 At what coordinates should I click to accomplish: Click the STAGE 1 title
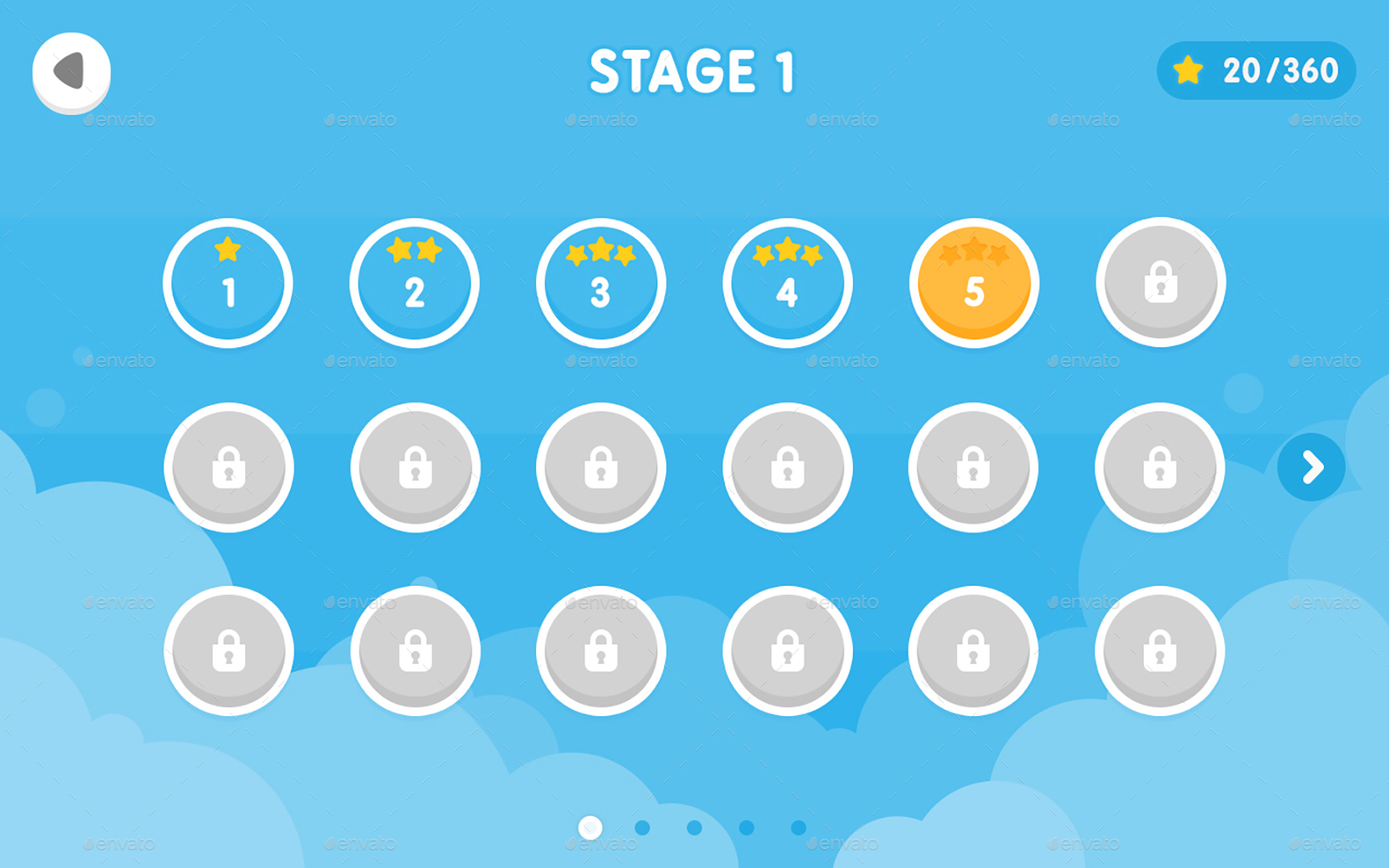pyautogui.click(x=694, y=72)
